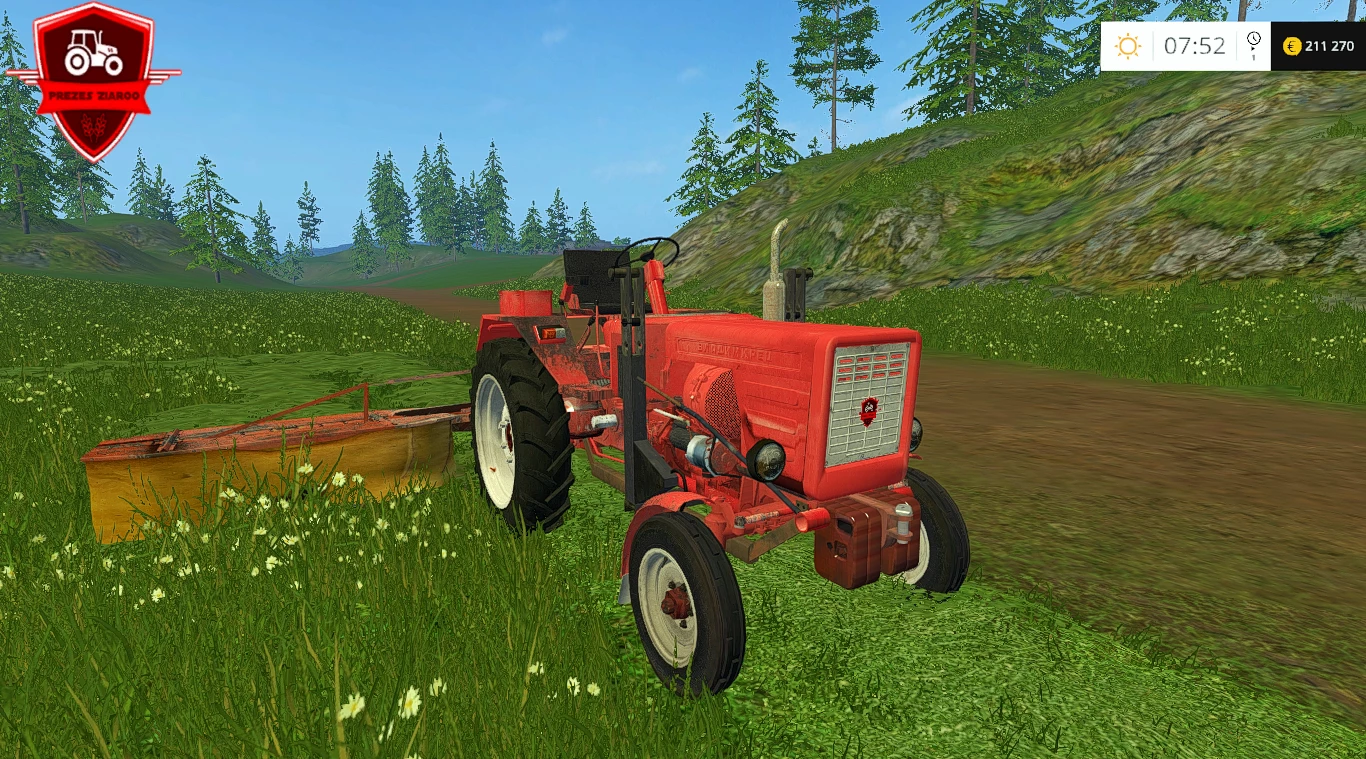
Task: Click the yellow euro coin icon
Action: tap(1292, 47)
